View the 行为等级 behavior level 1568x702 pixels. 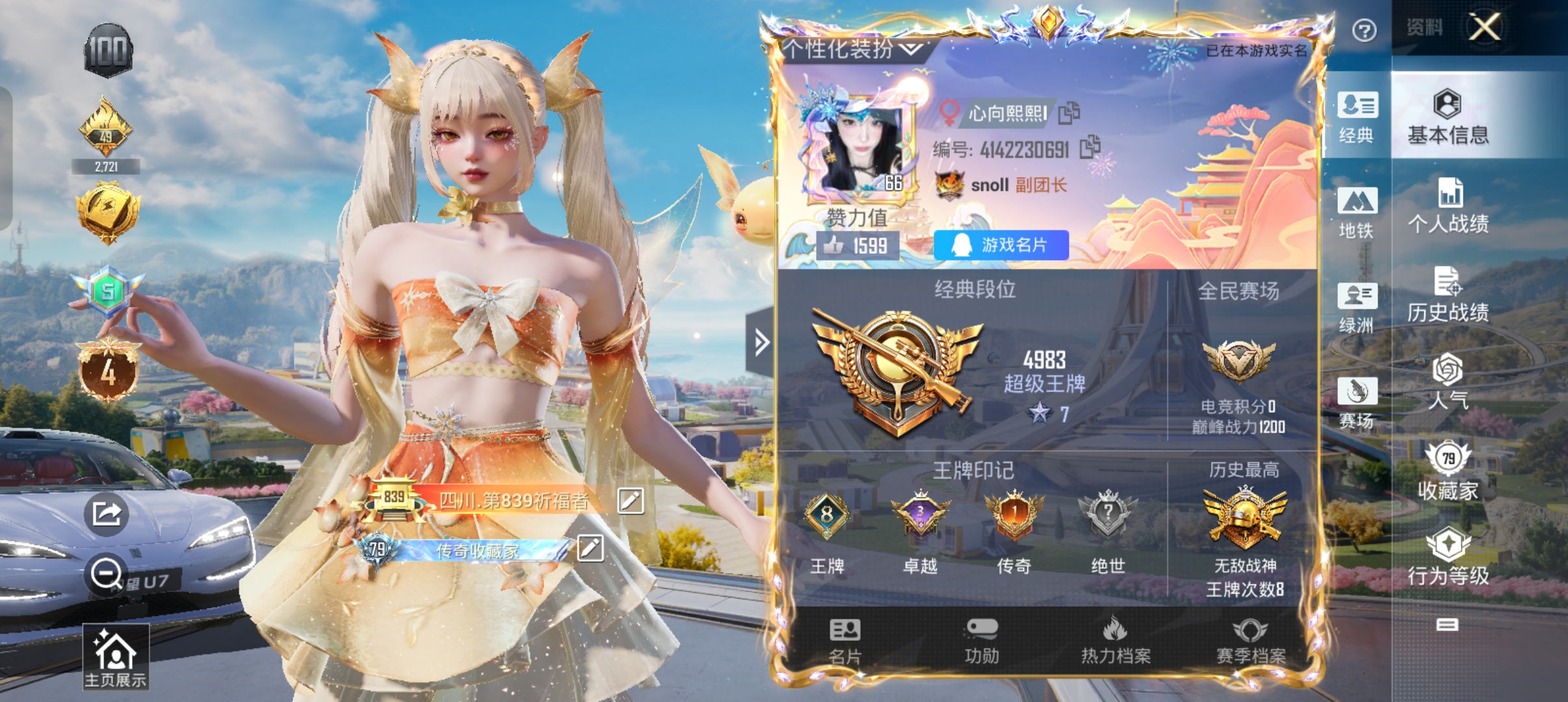pos(1448,558)
